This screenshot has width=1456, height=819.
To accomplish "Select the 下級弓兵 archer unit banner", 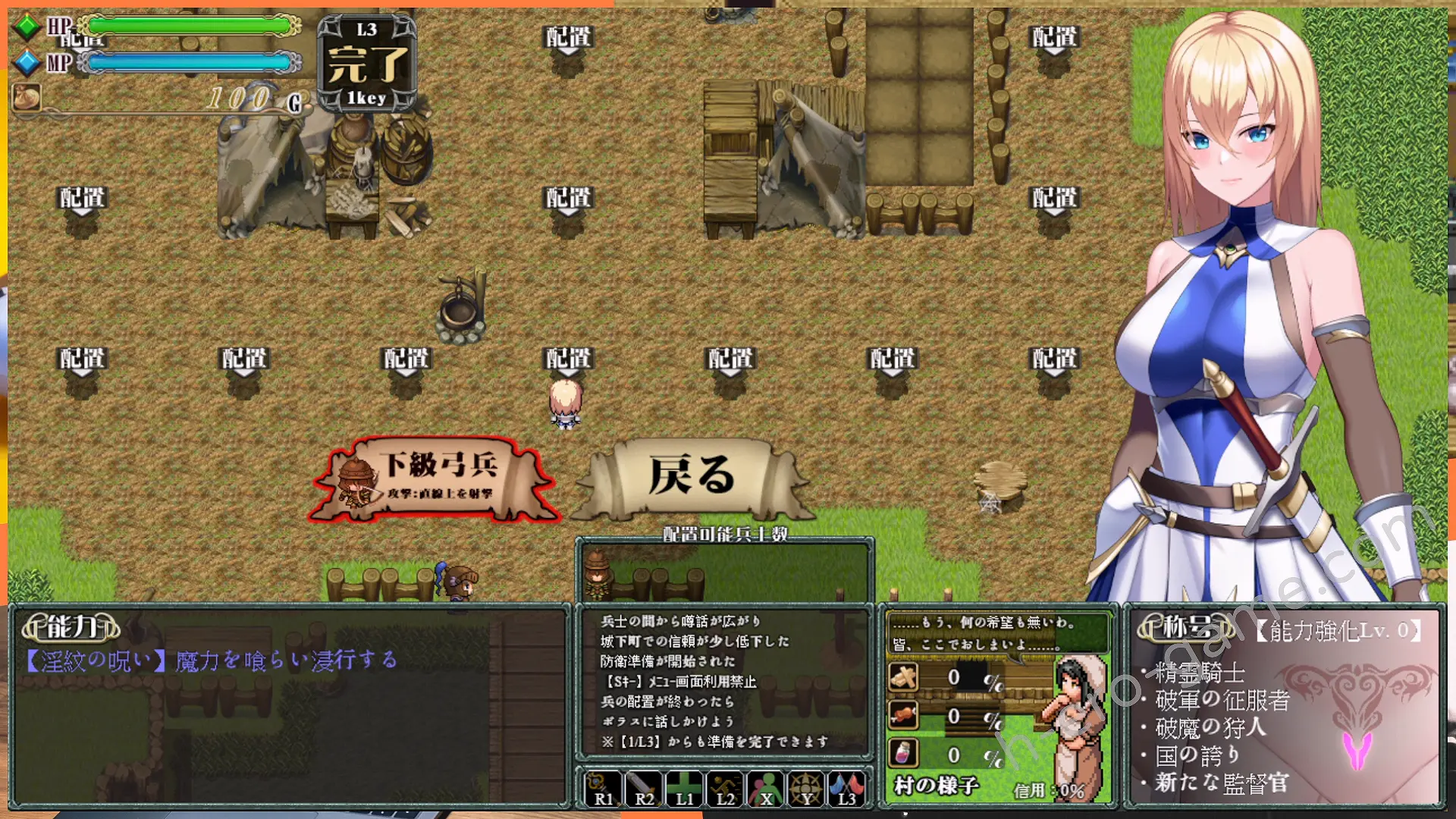I will pyautogui.click(x=438, y=479).
